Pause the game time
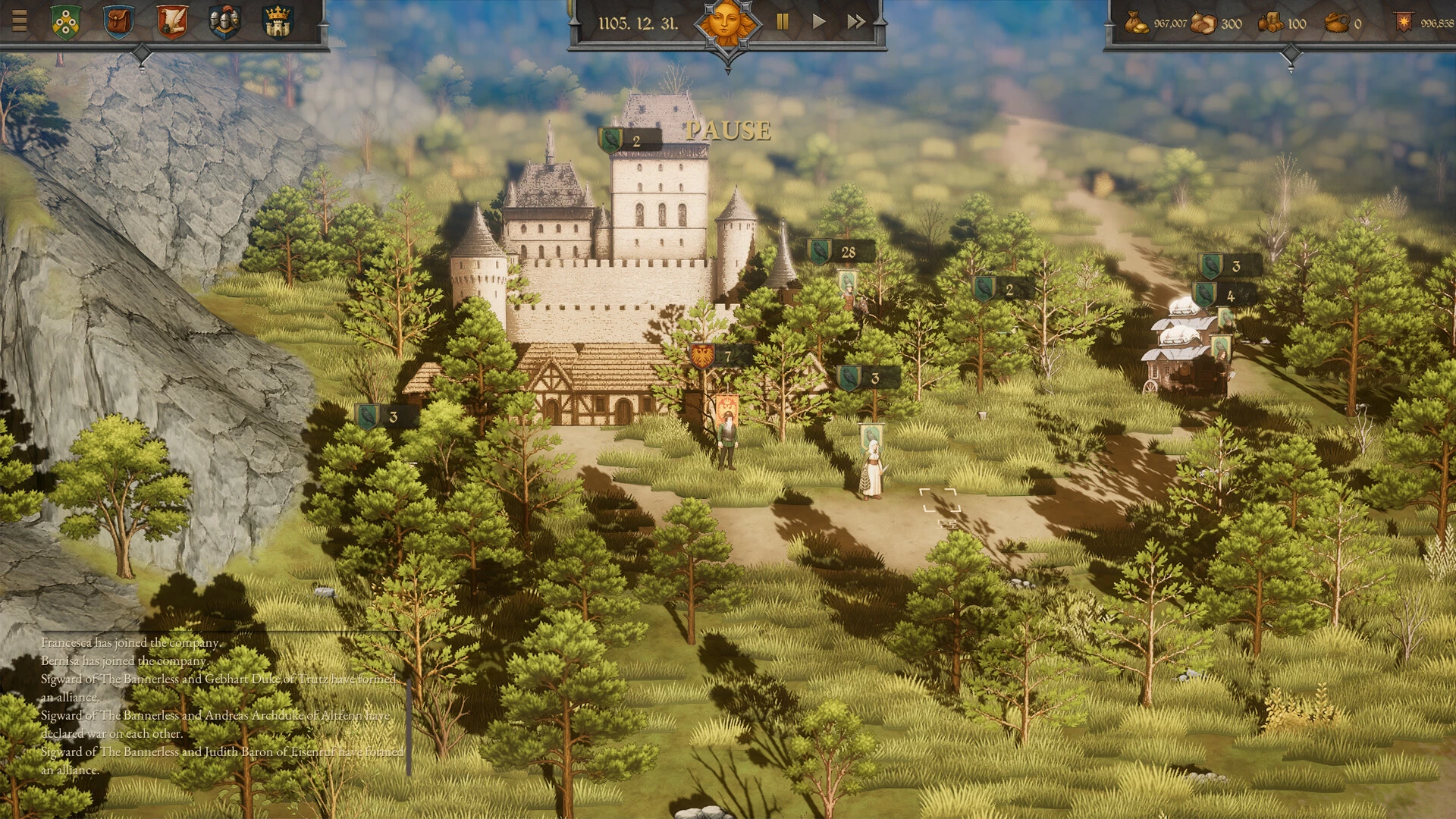The height and width of the screenshot is (819, 1456). pos(783,22)
